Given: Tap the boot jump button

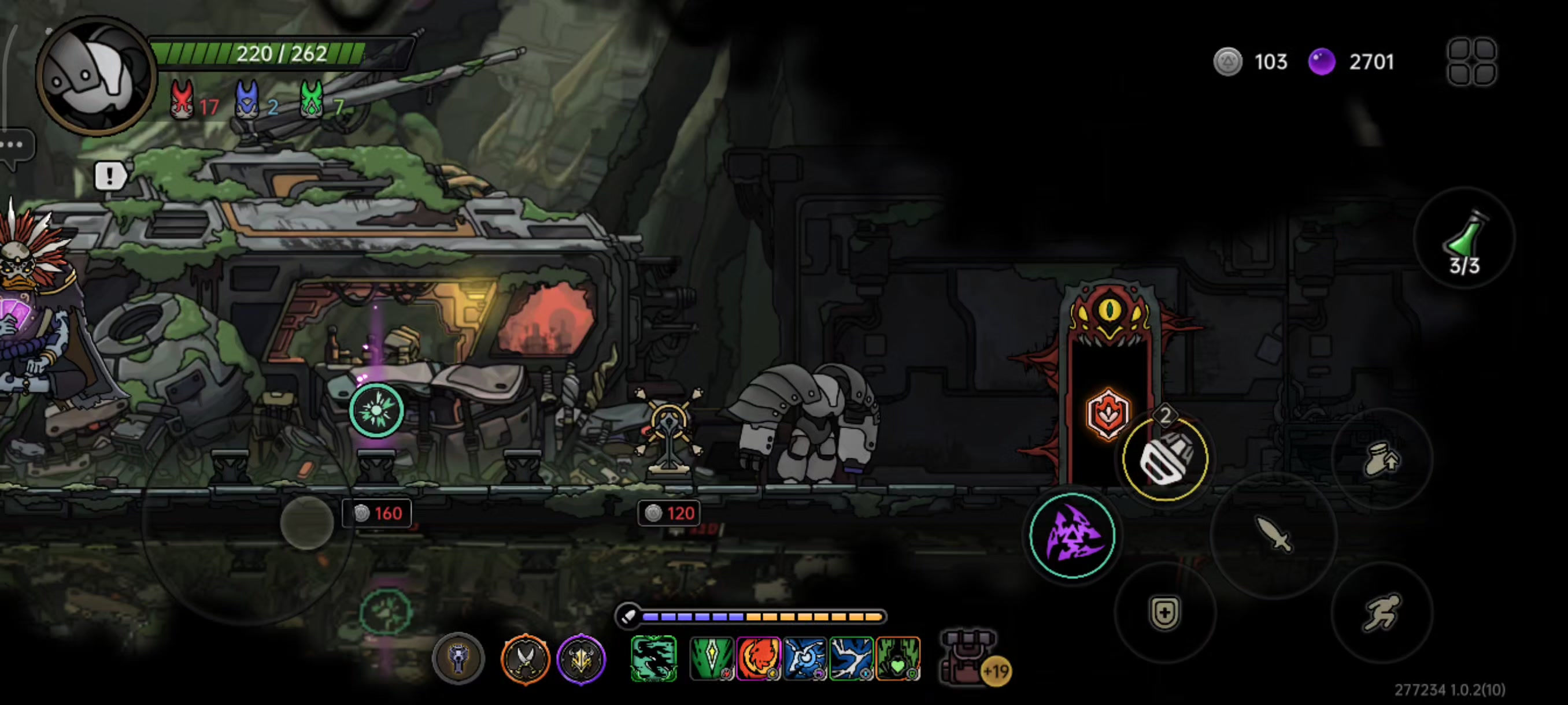Looking at the screenshot, I should (1382, 458).
